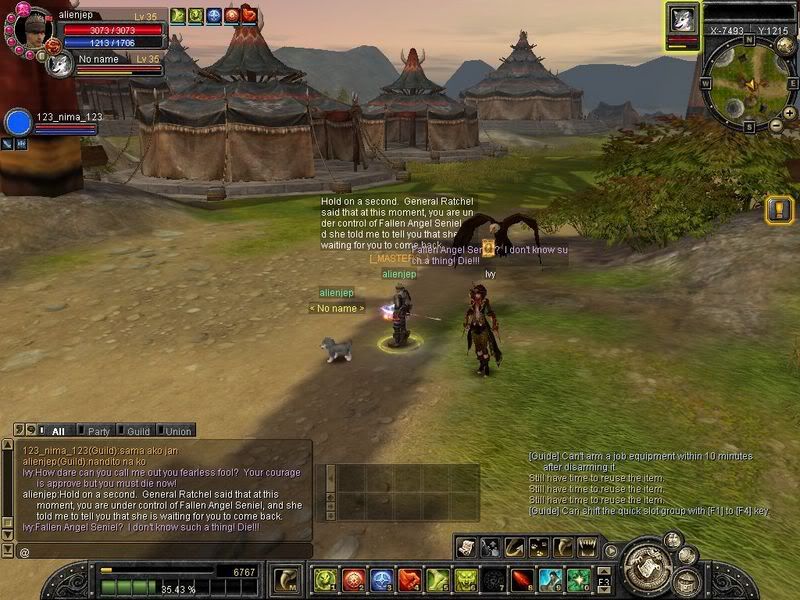Open the yellow exclamation alert notification
Viewport: 800px width, 600px height.
pyautogui.click(x=779, y=210)
